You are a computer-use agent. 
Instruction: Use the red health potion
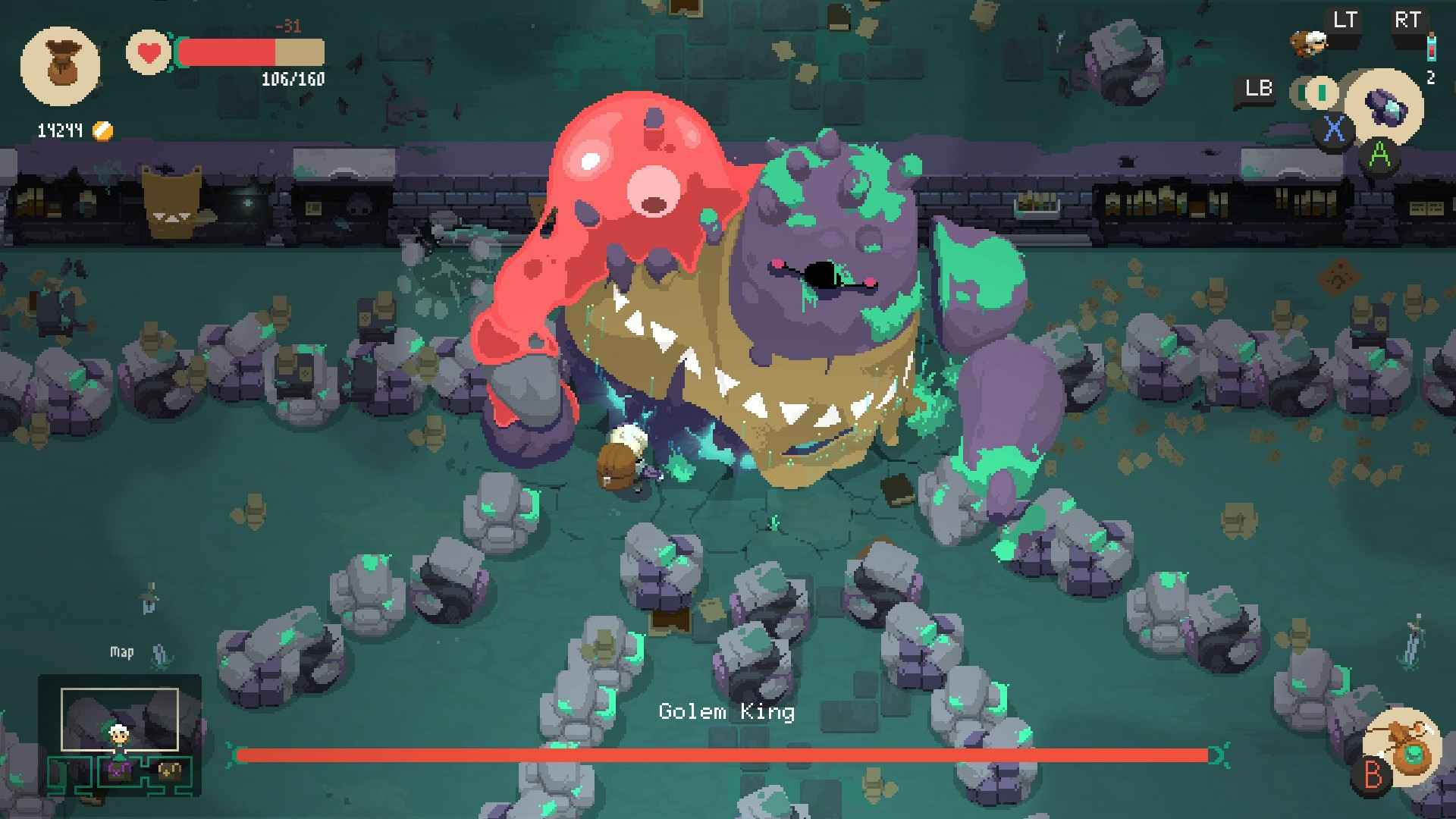click(x=1430, y=47)
